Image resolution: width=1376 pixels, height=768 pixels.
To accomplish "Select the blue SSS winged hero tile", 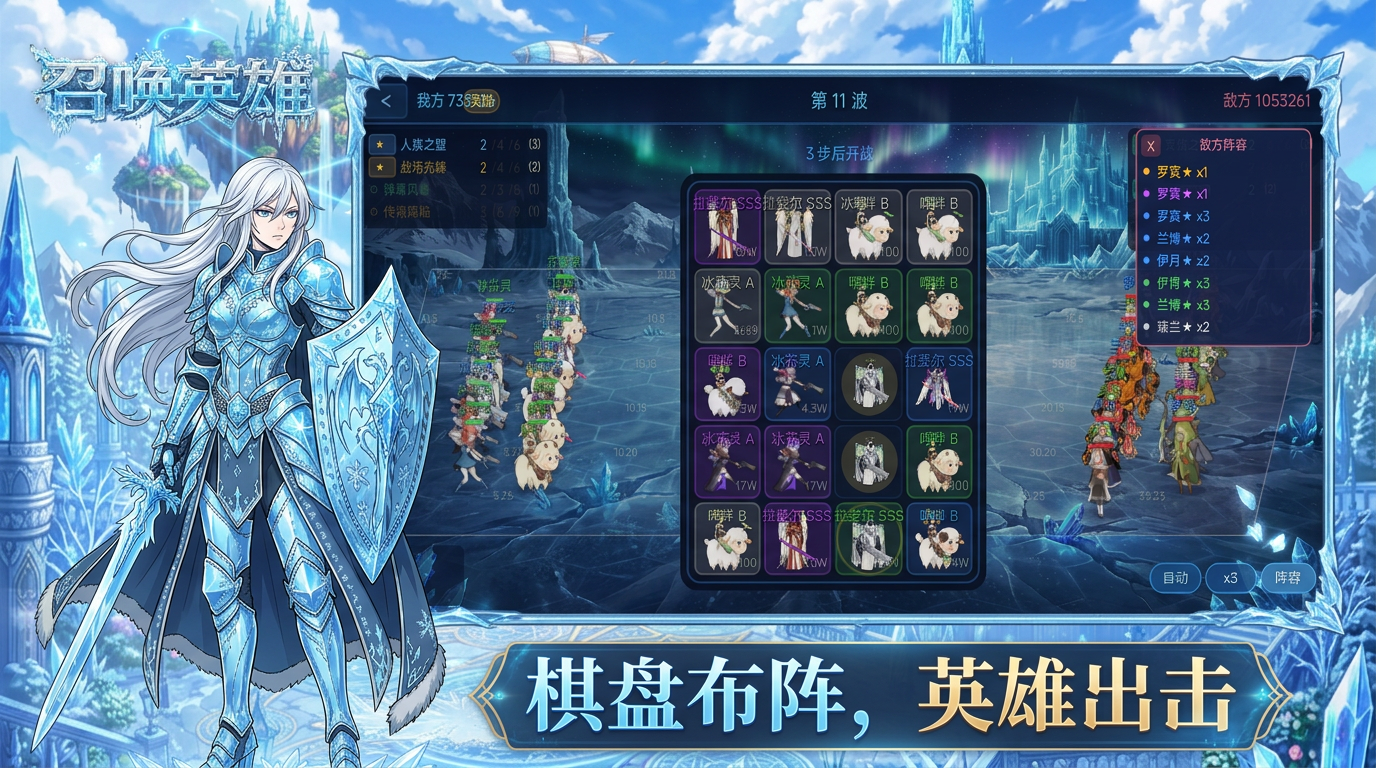I will coord(939,384).
